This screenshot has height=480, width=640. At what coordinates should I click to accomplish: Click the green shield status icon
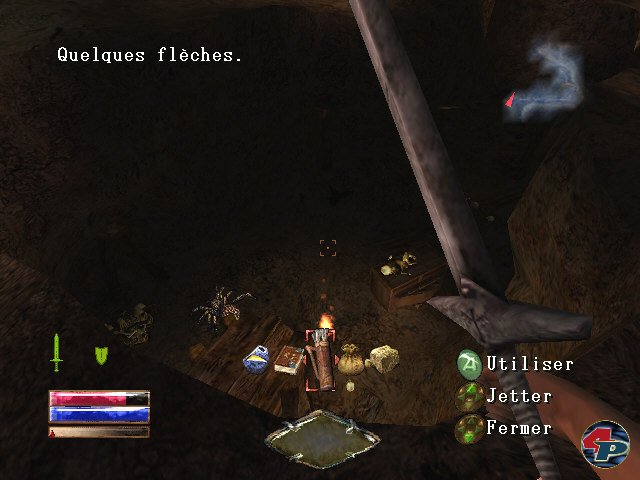tap(100, 354)
